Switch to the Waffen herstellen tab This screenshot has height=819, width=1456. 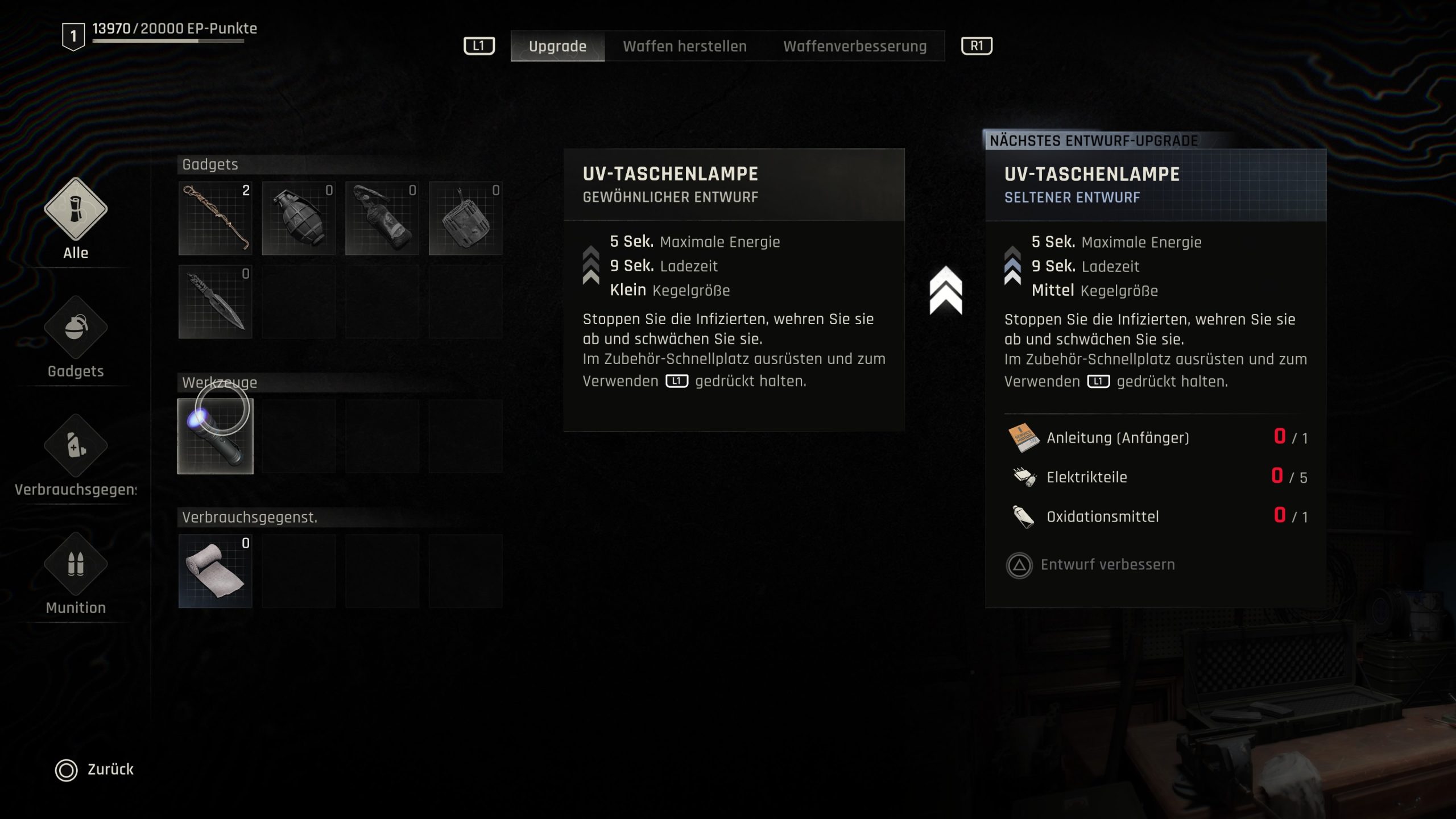click(x=684, y=46)
